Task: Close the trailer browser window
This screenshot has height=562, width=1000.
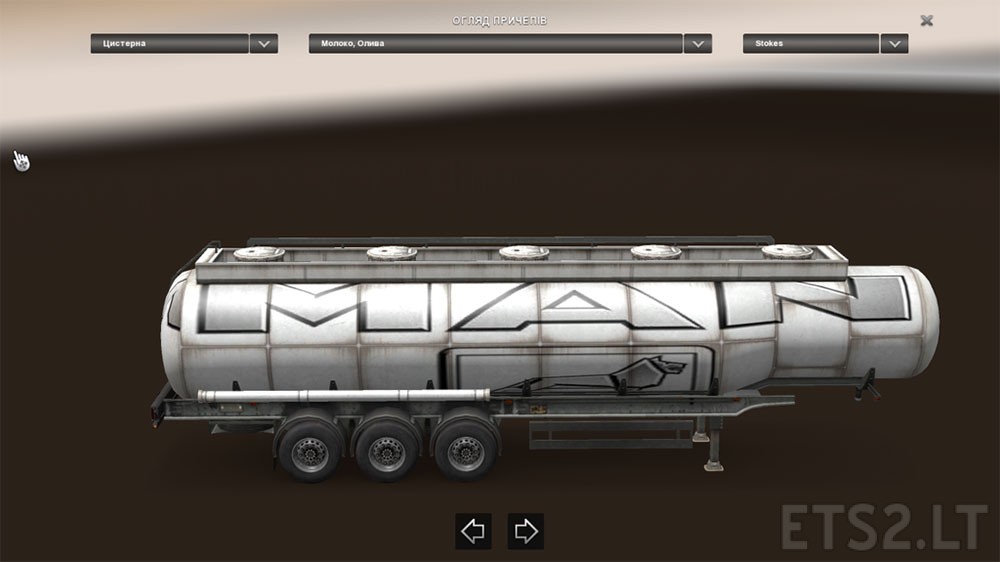Action: tap(927, 20)
